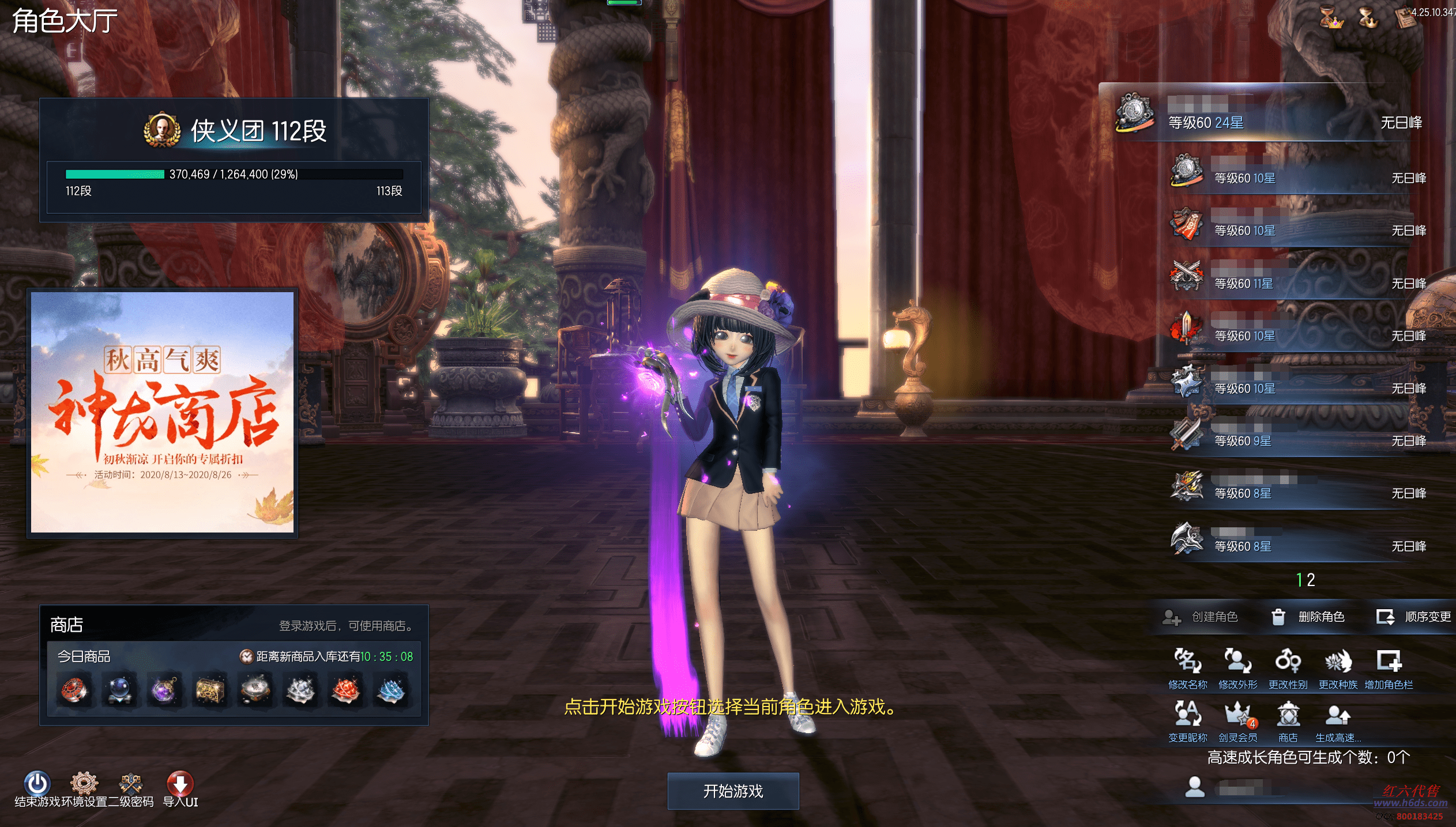1456x827 pixels.
Task: Choose the level 60 11星 character row
Action: point(1297,280)
